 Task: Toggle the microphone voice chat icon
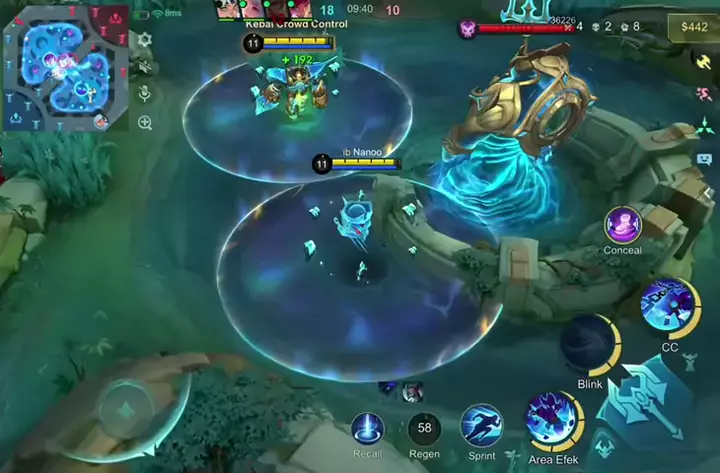coord(145,94)
